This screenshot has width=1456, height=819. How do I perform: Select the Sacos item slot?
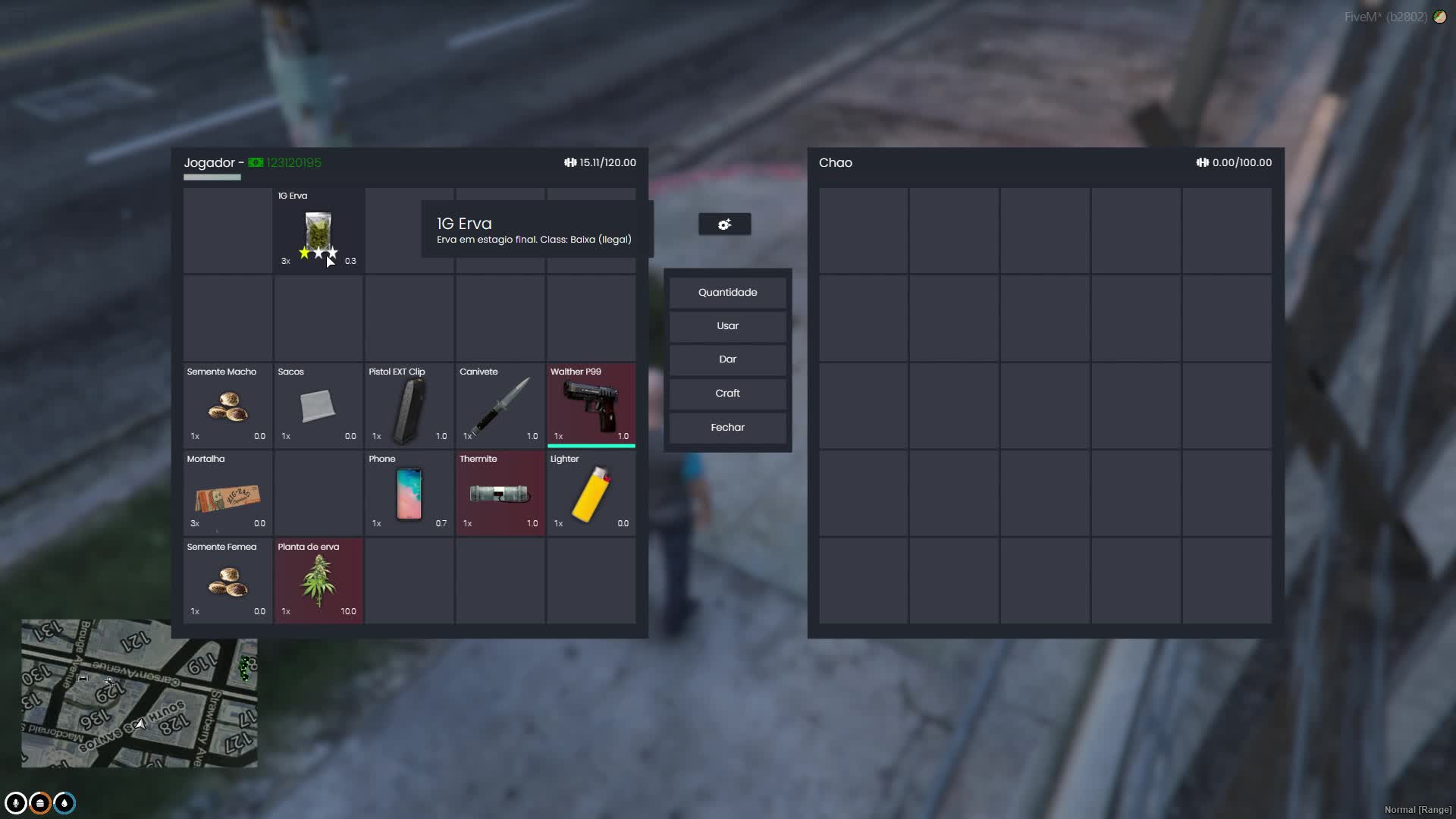[318, 405]
